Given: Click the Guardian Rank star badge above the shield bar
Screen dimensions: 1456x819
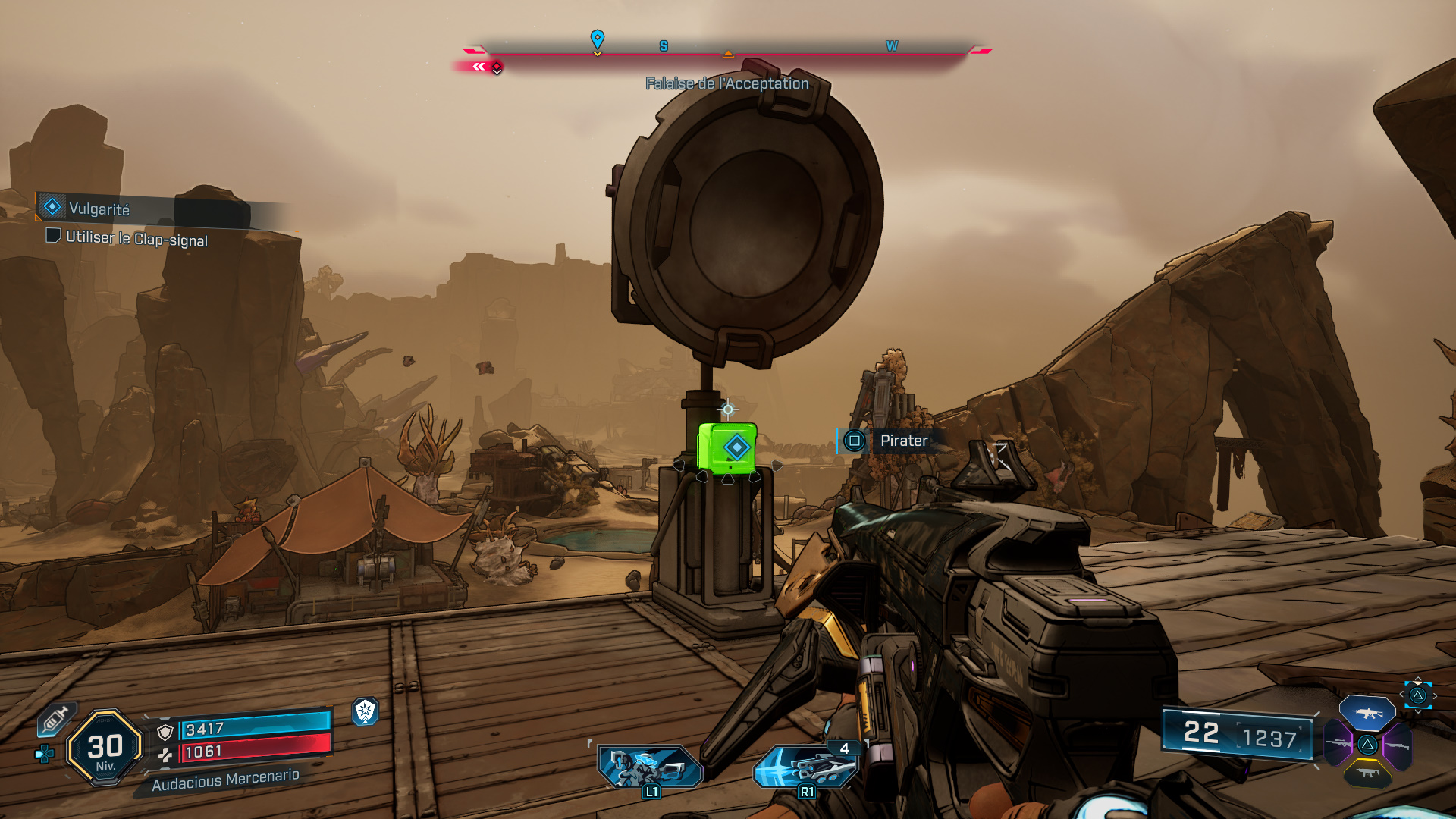Looking at the screenshot, I should [x=366, y=711].
